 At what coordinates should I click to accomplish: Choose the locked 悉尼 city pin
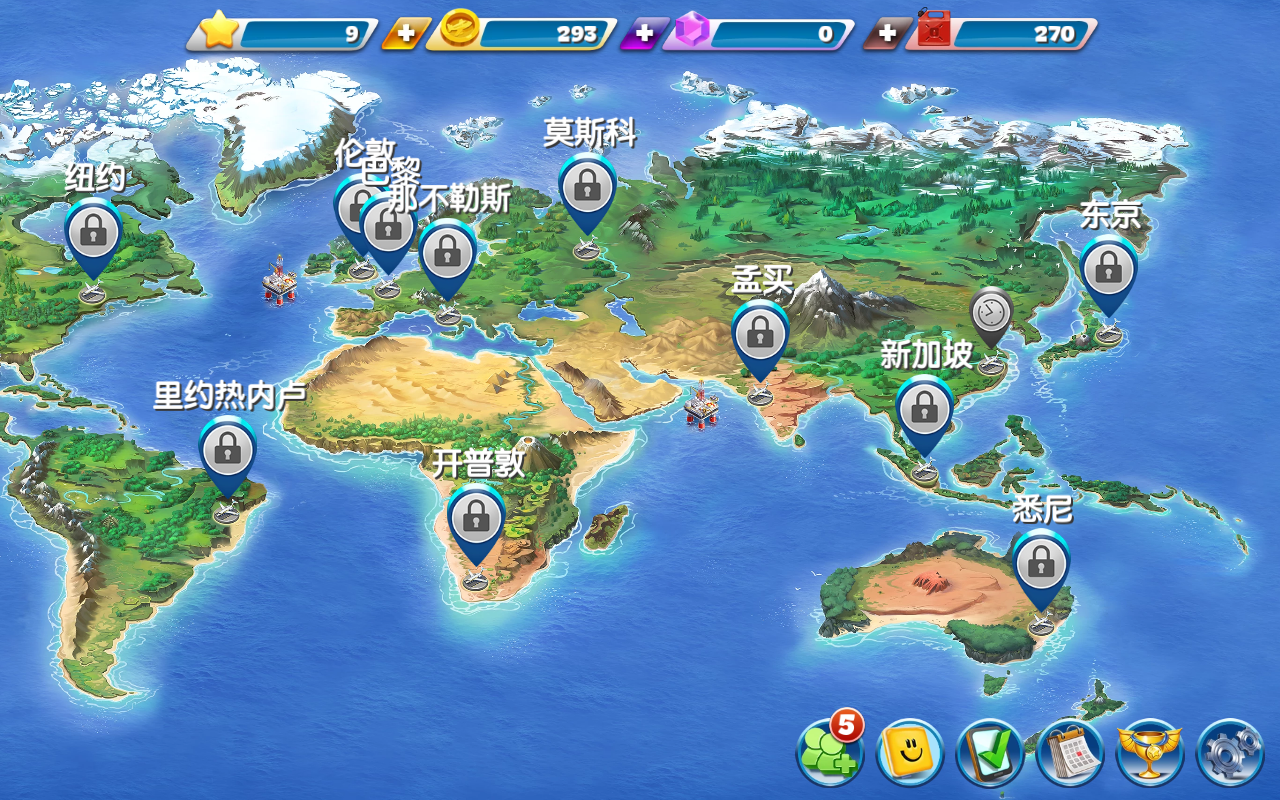(1041, 563)
